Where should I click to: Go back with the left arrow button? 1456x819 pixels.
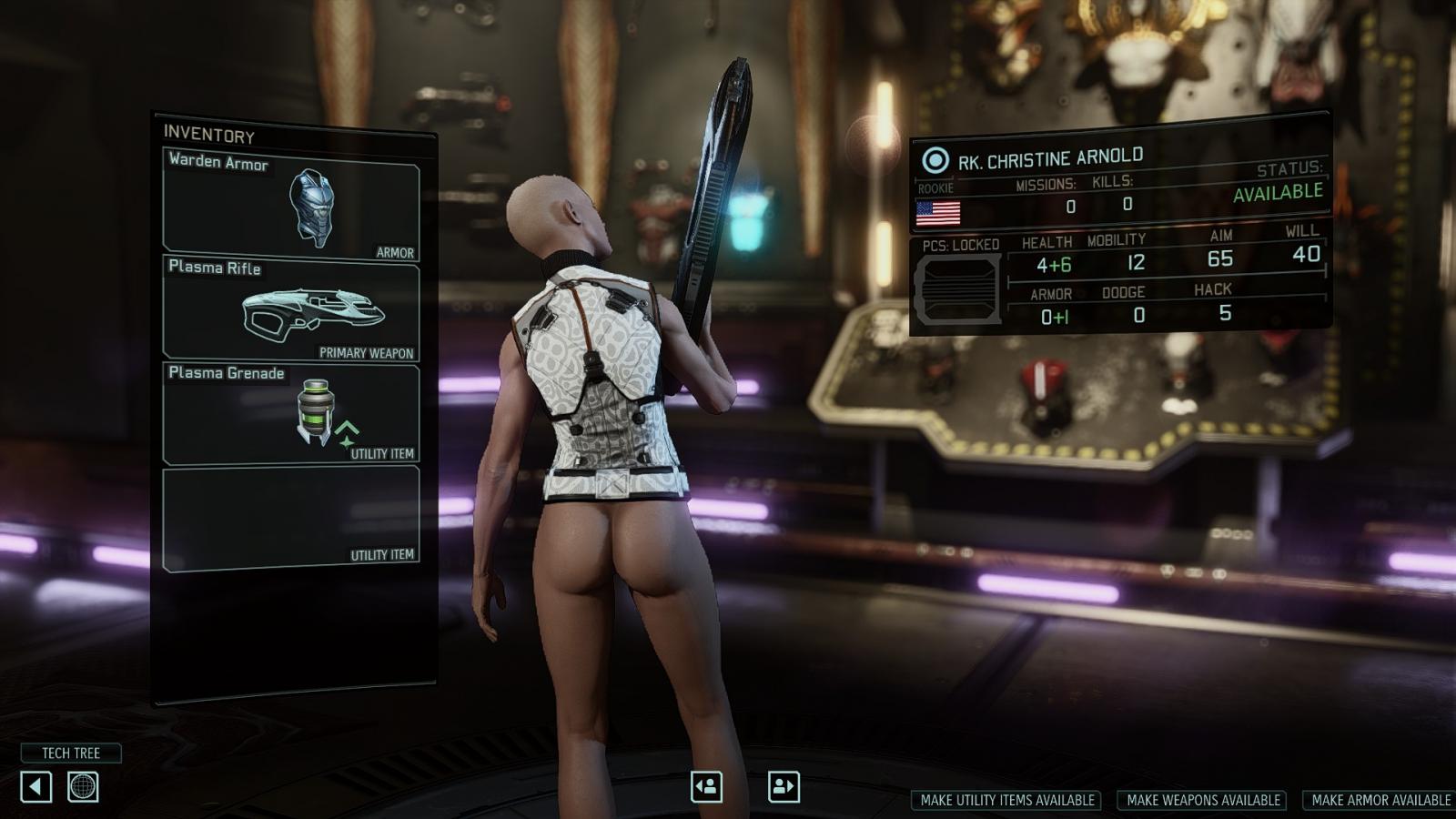click(36, 786)
